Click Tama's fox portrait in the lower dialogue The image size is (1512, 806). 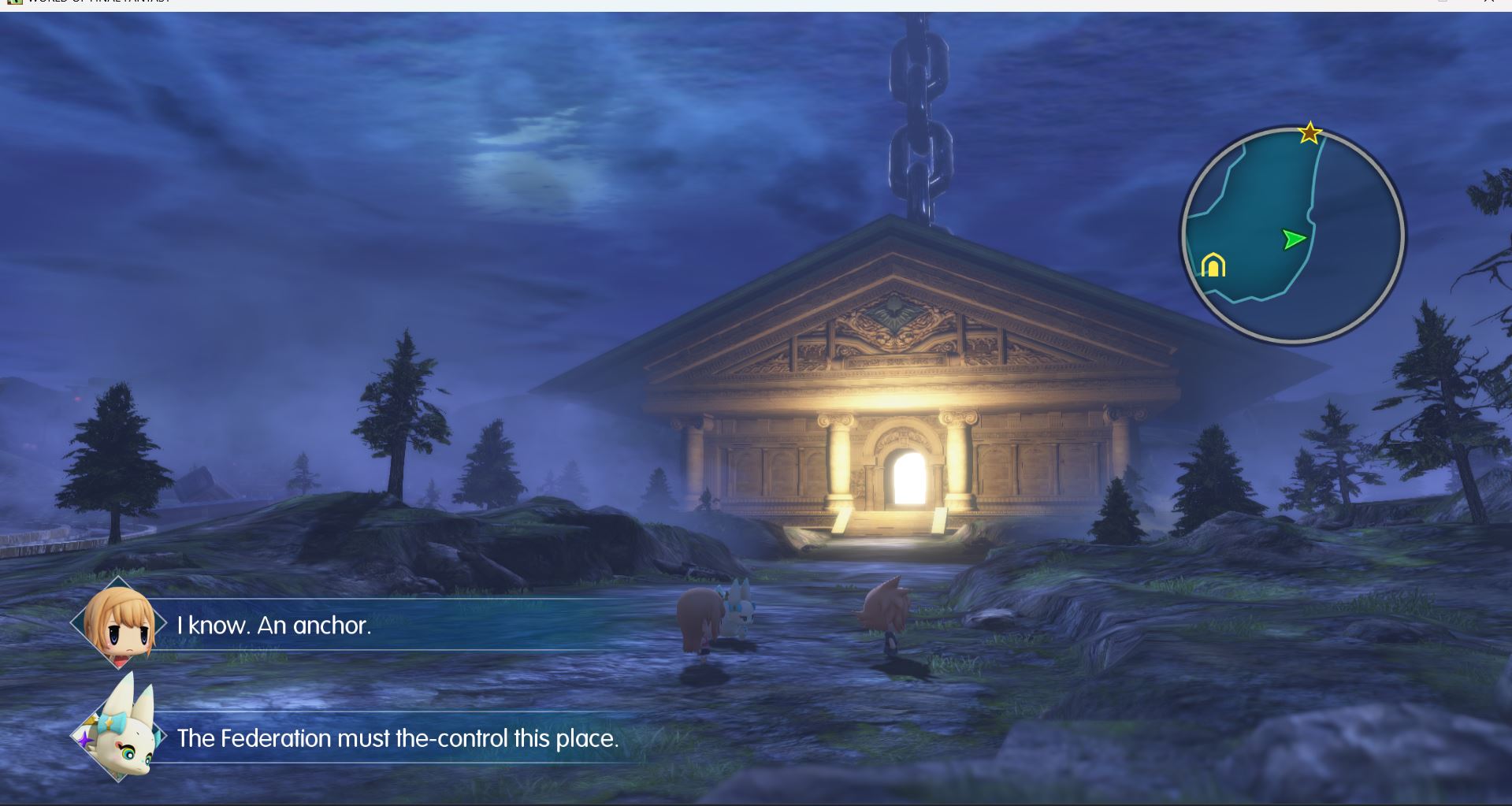coord(126,739)
